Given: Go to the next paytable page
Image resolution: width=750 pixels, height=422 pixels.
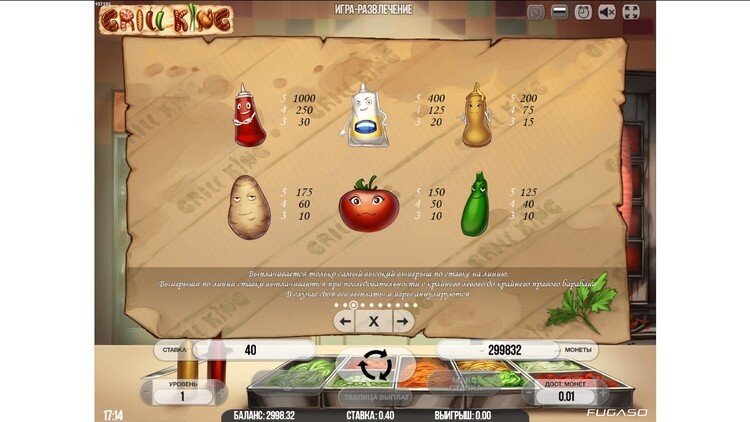Looking at the screenshot, I should click(x=403, y=321).
